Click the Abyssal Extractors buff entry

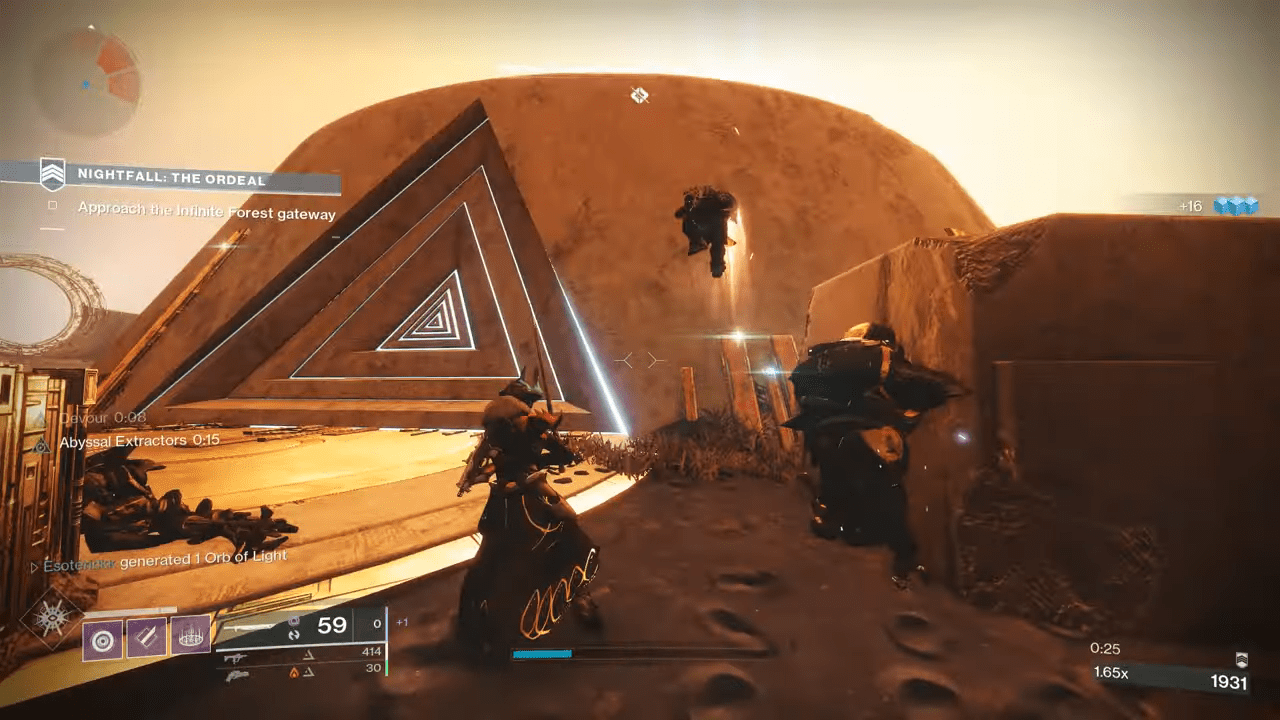coord(139,440)
